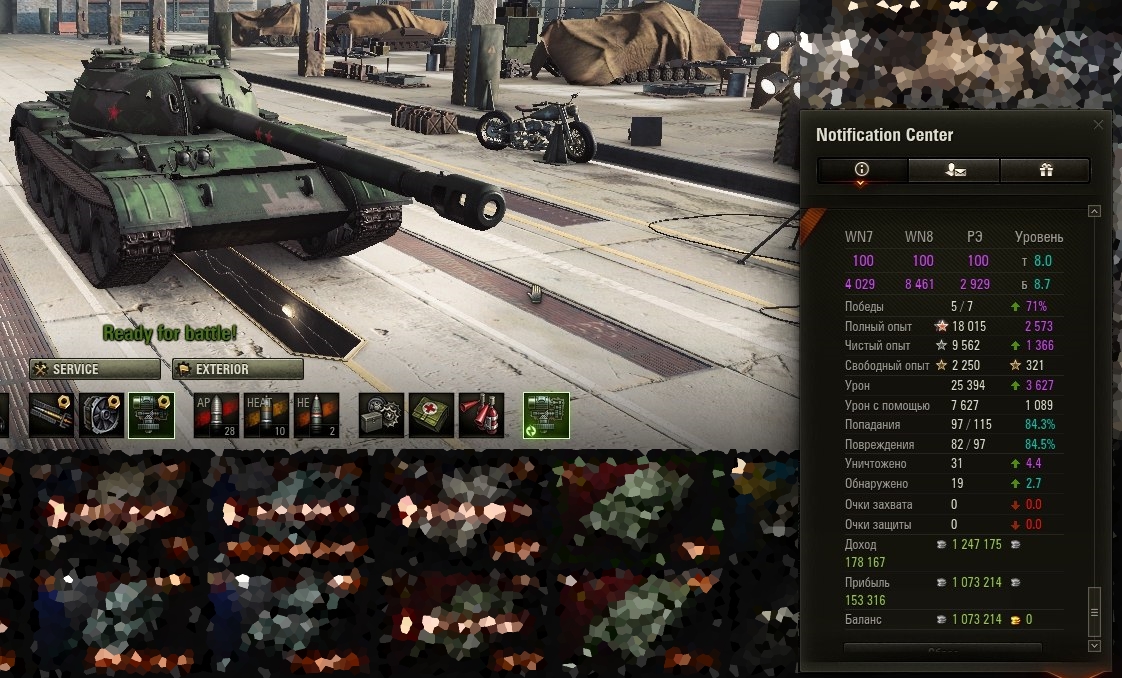Select the fire extinguisher consumable slot
Viewport: 1122px width, 678px height.
point(482,415)
